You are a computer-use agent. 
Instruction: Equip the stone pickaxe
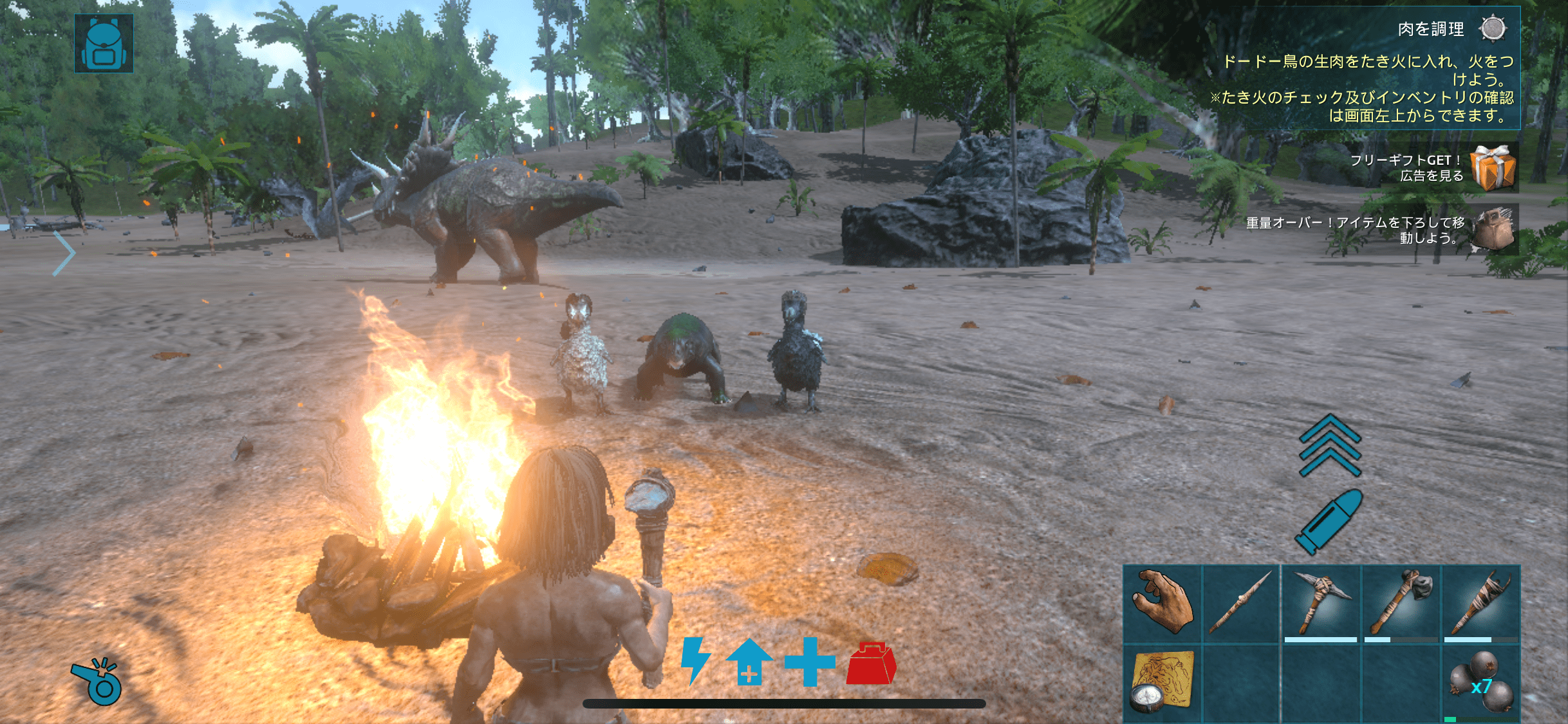pos(1321,604)
